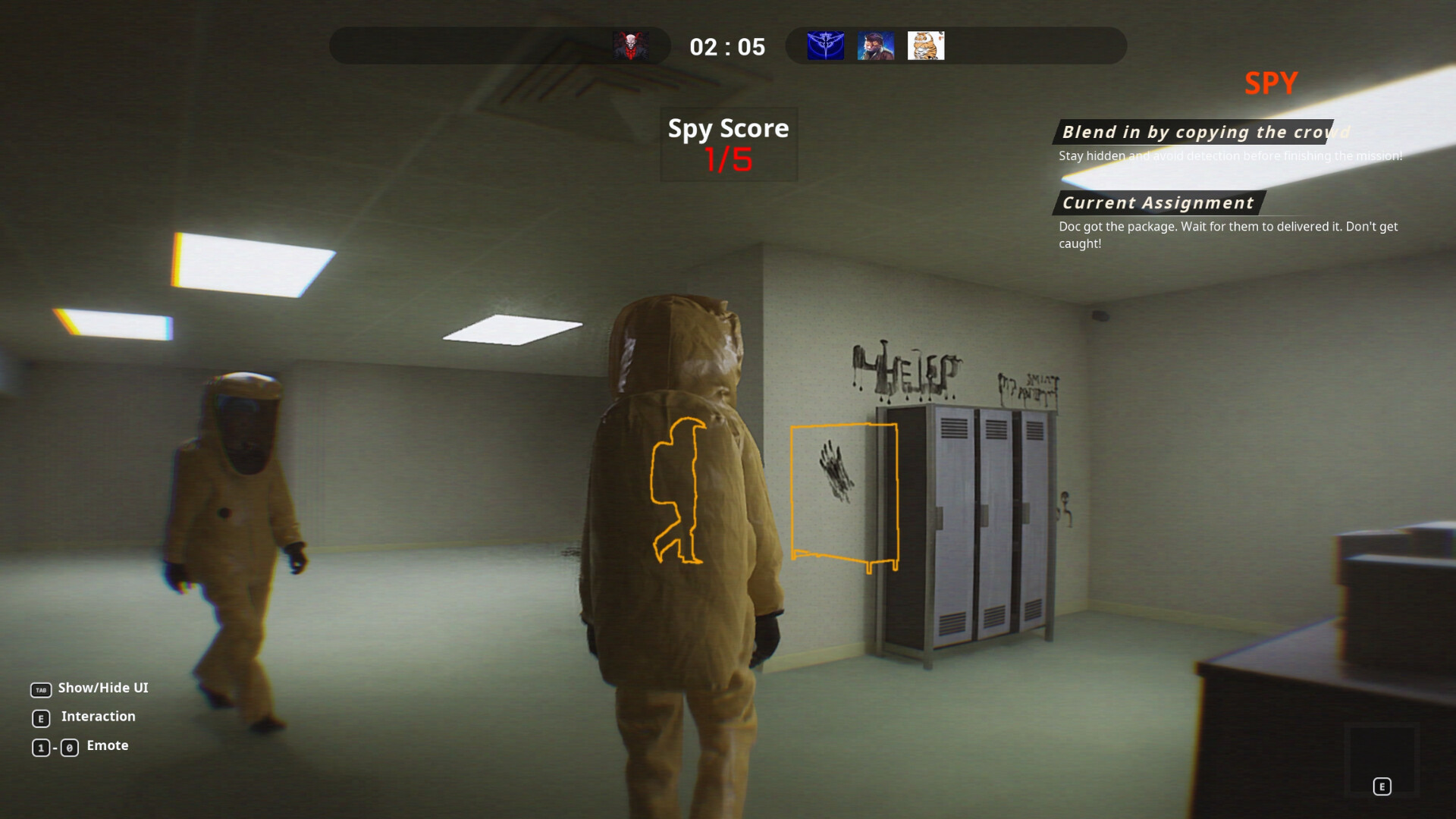Viewport: 1456px width, 819px height.
Task: Select the match timer showing 02:05
Action: pyautogui.click(x=728, y=46)
